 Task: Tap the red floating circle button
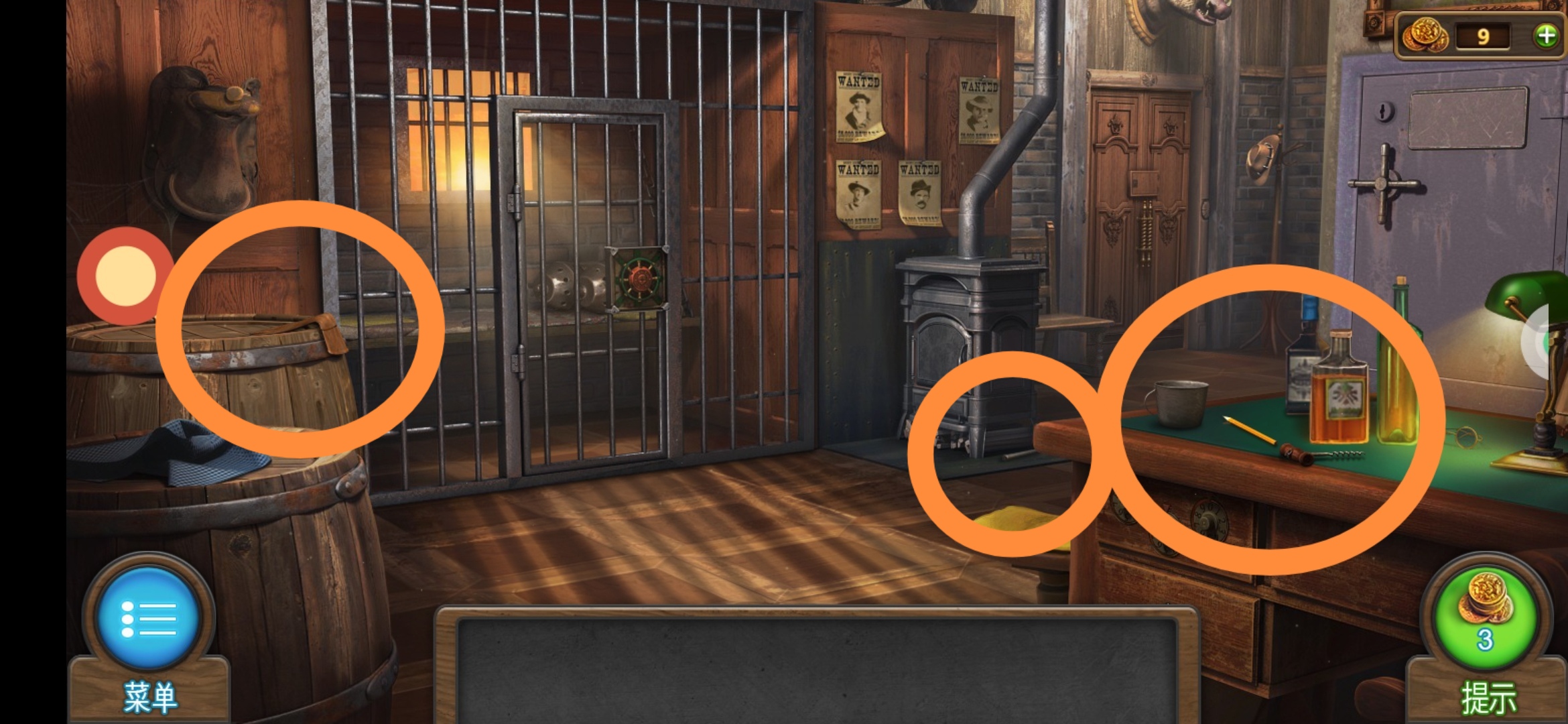click(x=125, y=276)
